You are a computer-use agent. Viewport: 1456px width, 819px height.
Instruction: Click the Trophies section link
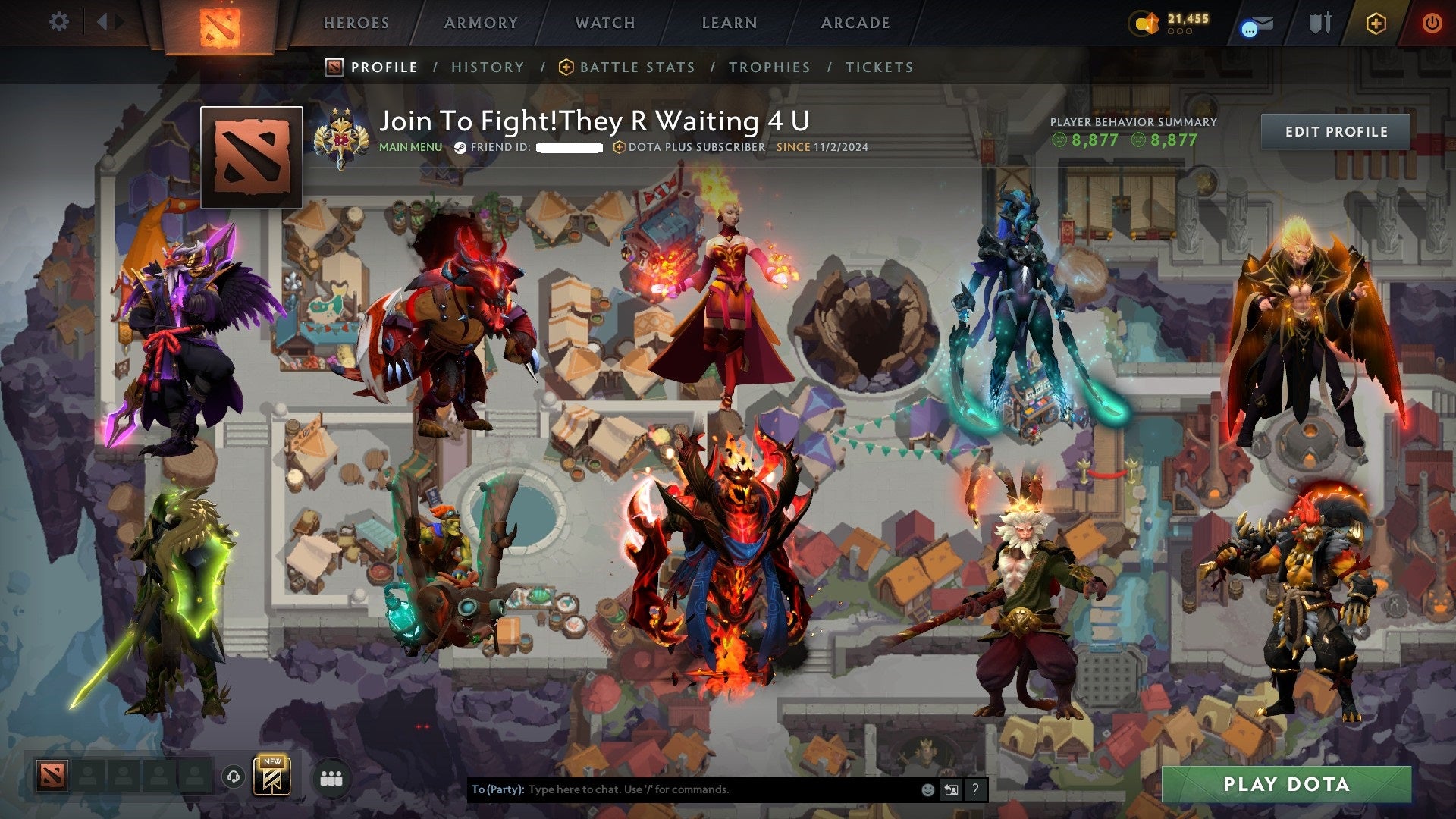[770, 67]
